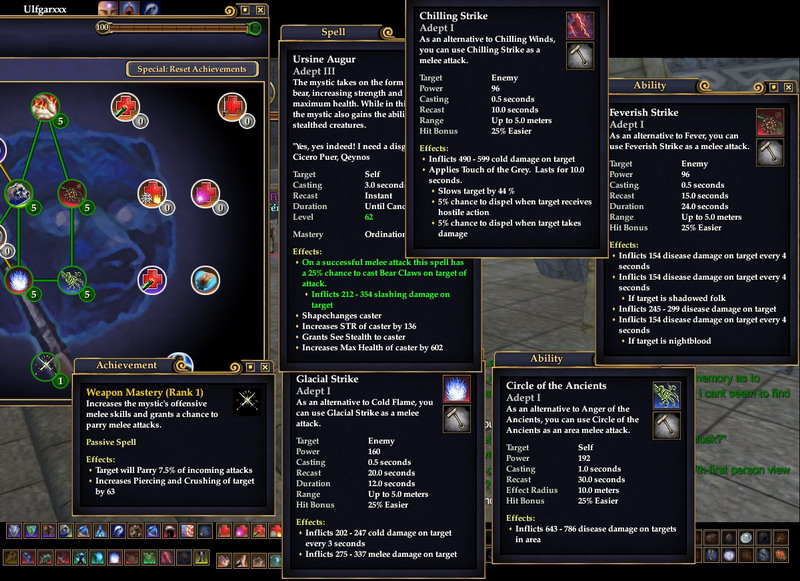The height and width of the screenshot is (581, 800).
Task: Close the achievement tree window
Action: tap(259, 10)
